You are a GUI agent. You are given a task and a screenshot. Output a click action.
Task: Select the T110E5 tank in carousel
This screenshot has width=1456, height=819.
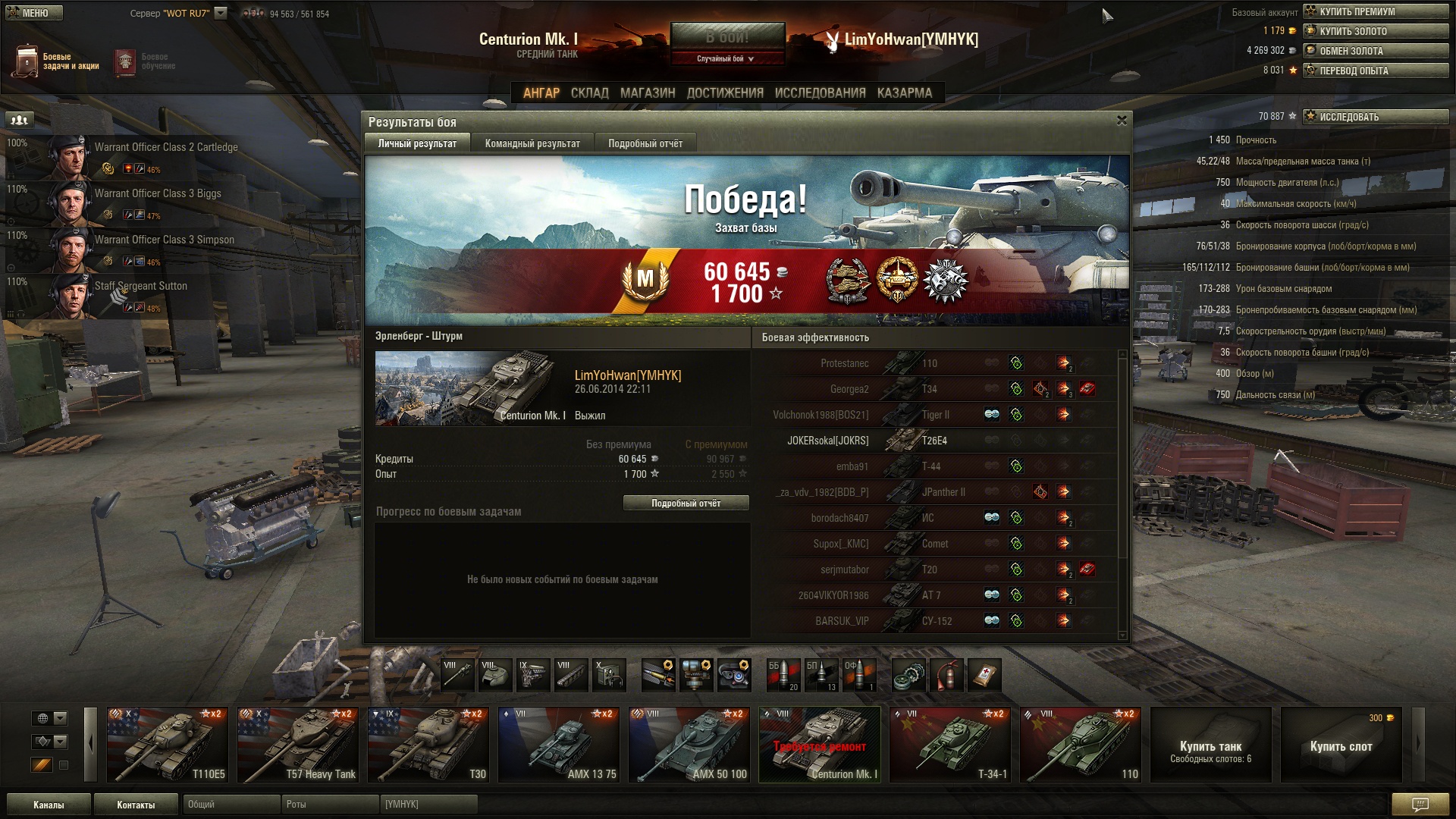pos(167,744)
